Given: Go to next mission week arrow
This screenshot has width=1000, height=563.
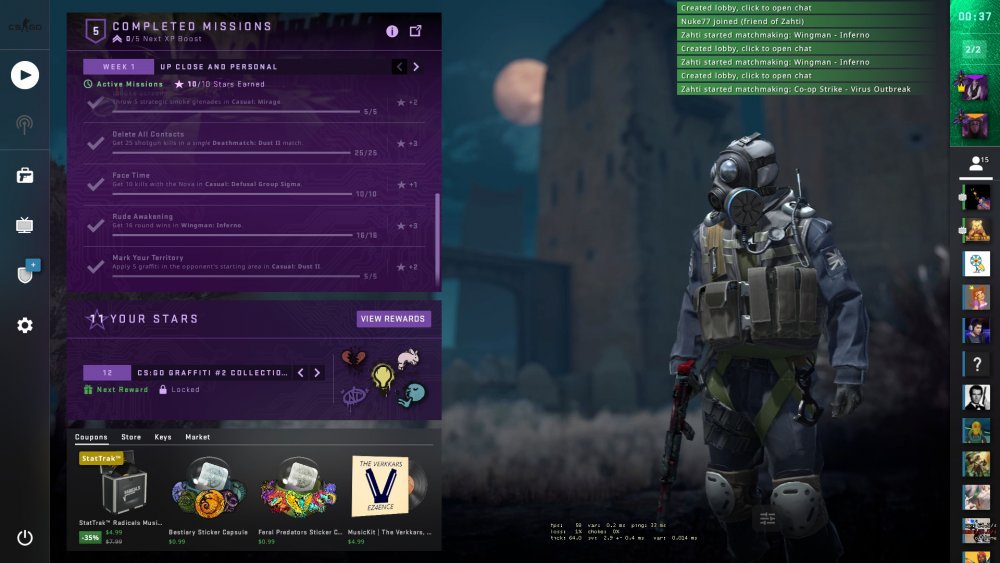Looking at the screenshot, I should (416, 67).
